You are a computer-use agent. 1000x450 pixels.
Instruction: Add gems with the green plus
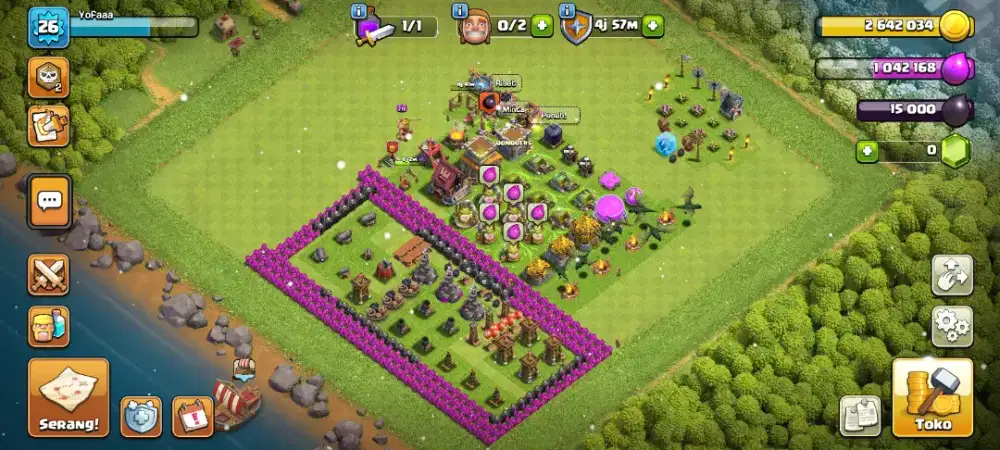(x=868, y=152)
